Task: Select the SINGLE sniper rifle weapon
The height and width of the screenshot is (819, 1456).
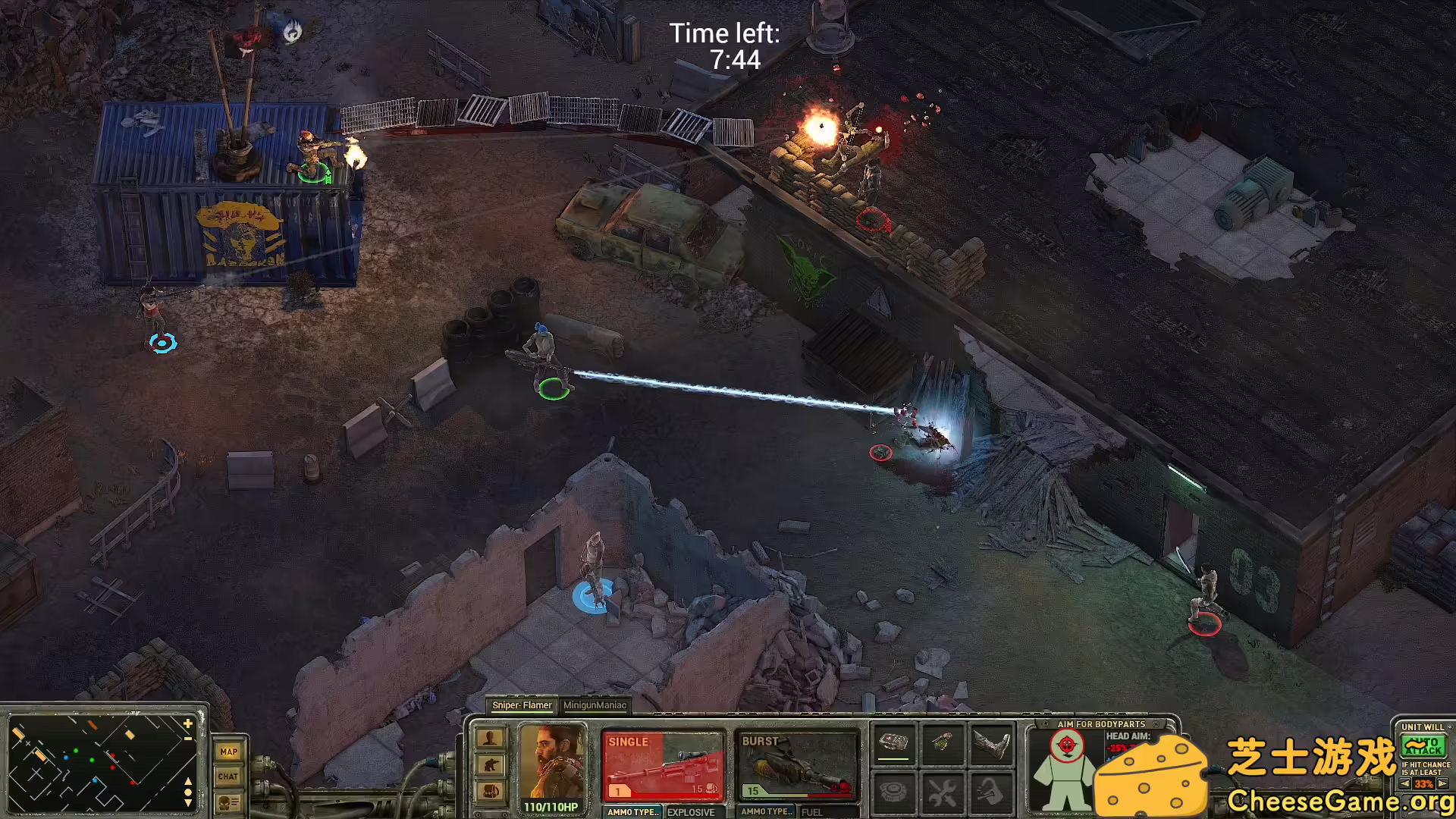Action: (x=662, y=766)
